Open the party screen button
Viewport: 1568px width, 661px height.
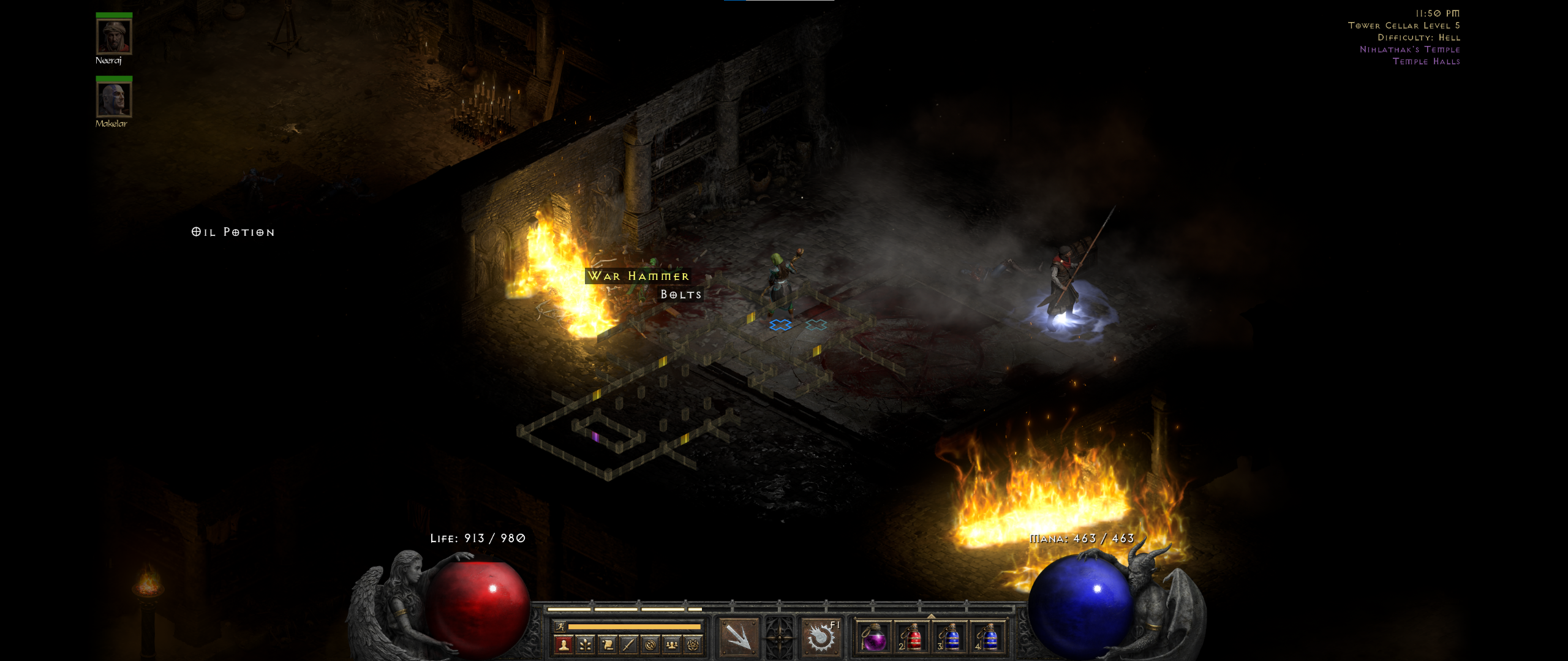pyautogui.click(x=672, y=644)
